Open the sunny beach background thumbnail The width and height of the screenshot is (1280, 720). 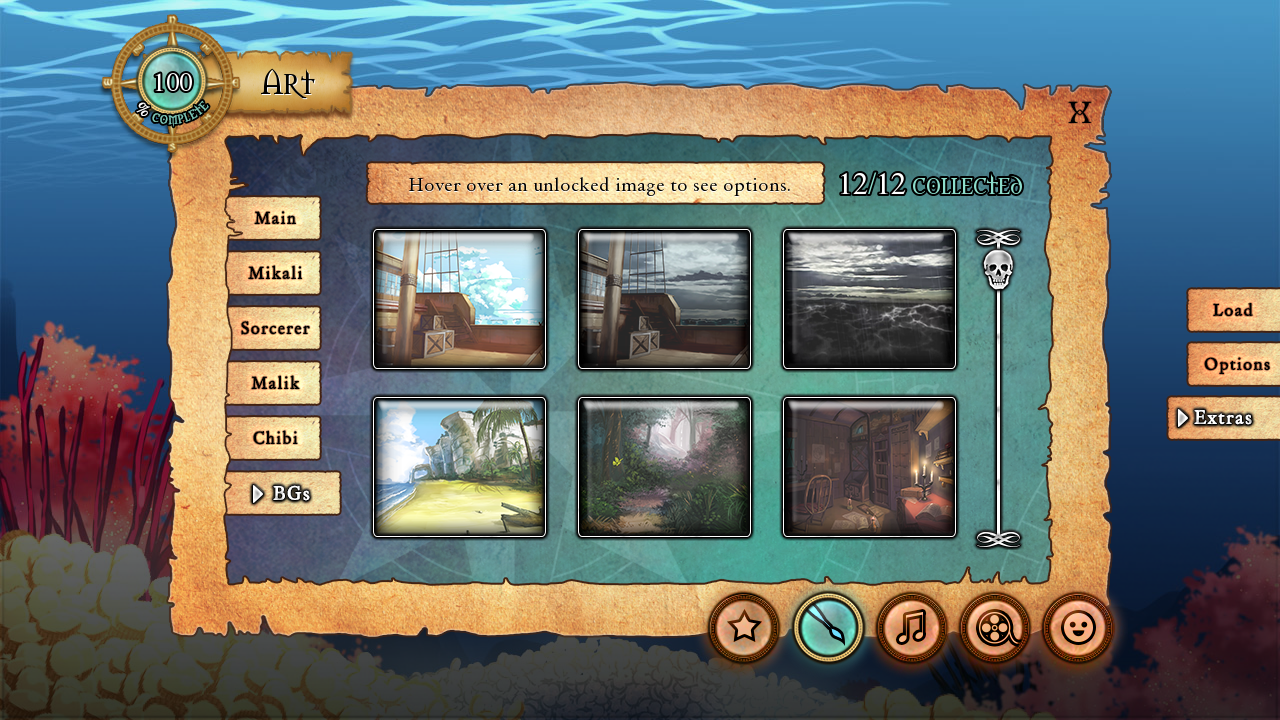[x=460, y=467]
